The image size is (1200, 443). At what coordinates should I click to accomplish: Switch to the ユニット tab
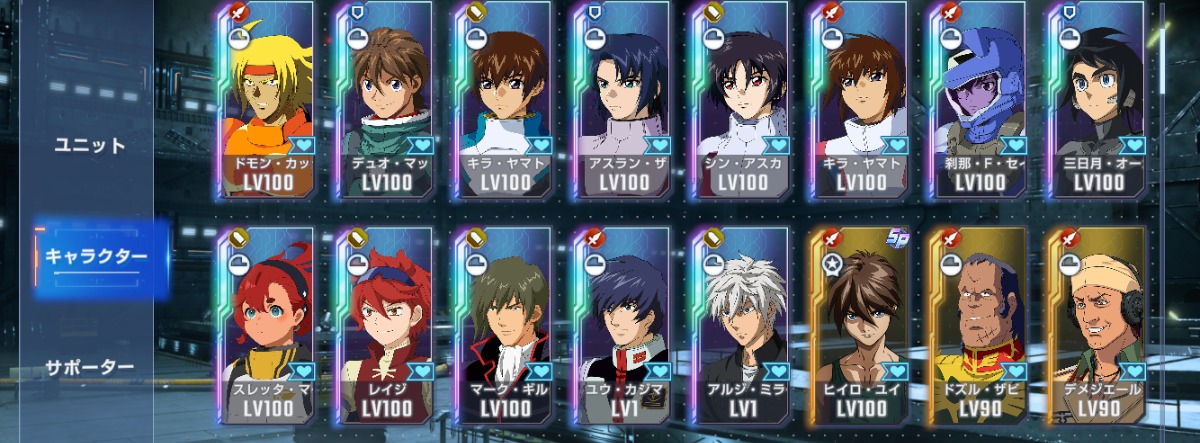tap(90, 145)
